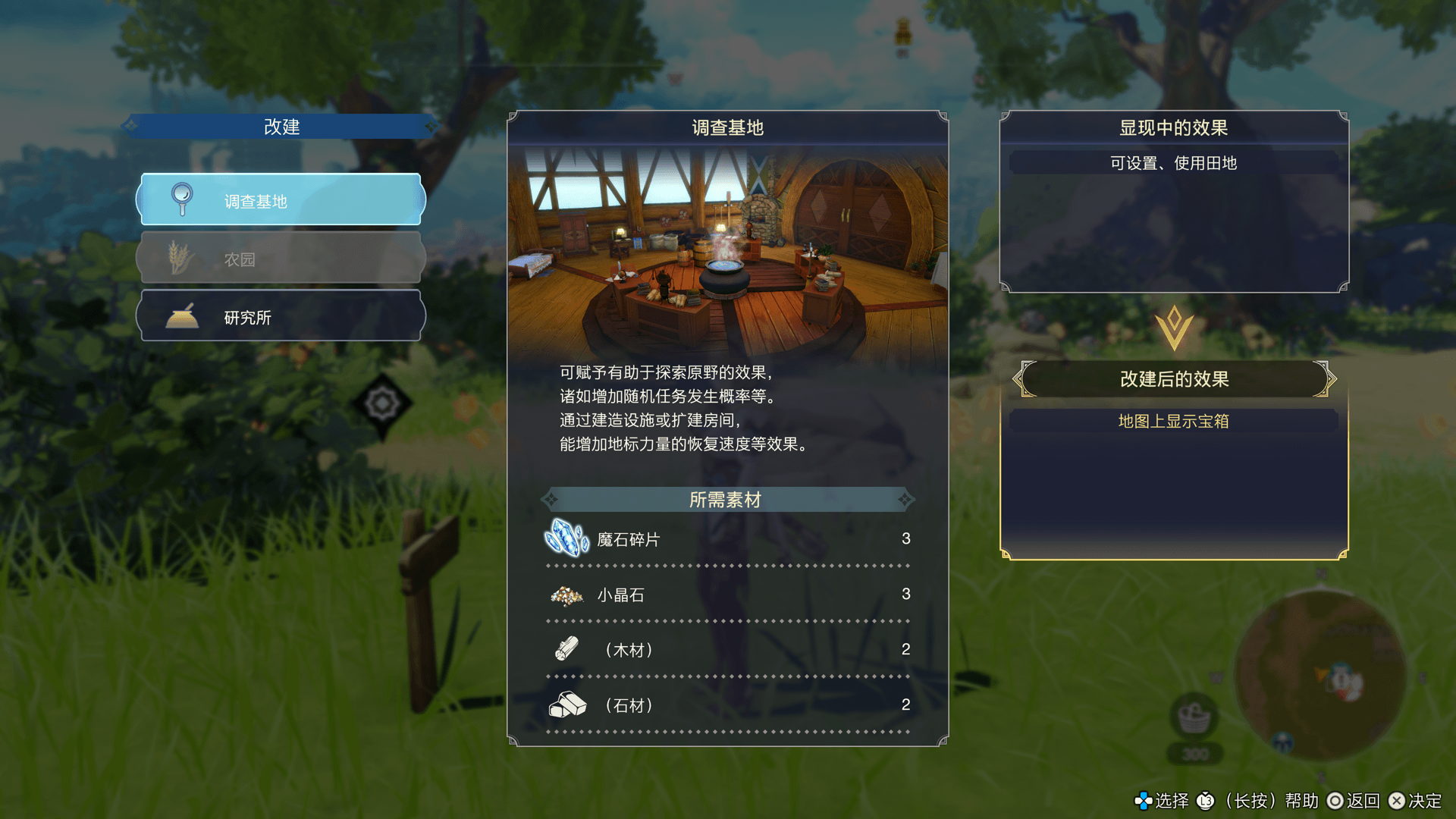Choose the 木材 material row
The width and height of the screenshot is (1456, 819).
point(726,650)
